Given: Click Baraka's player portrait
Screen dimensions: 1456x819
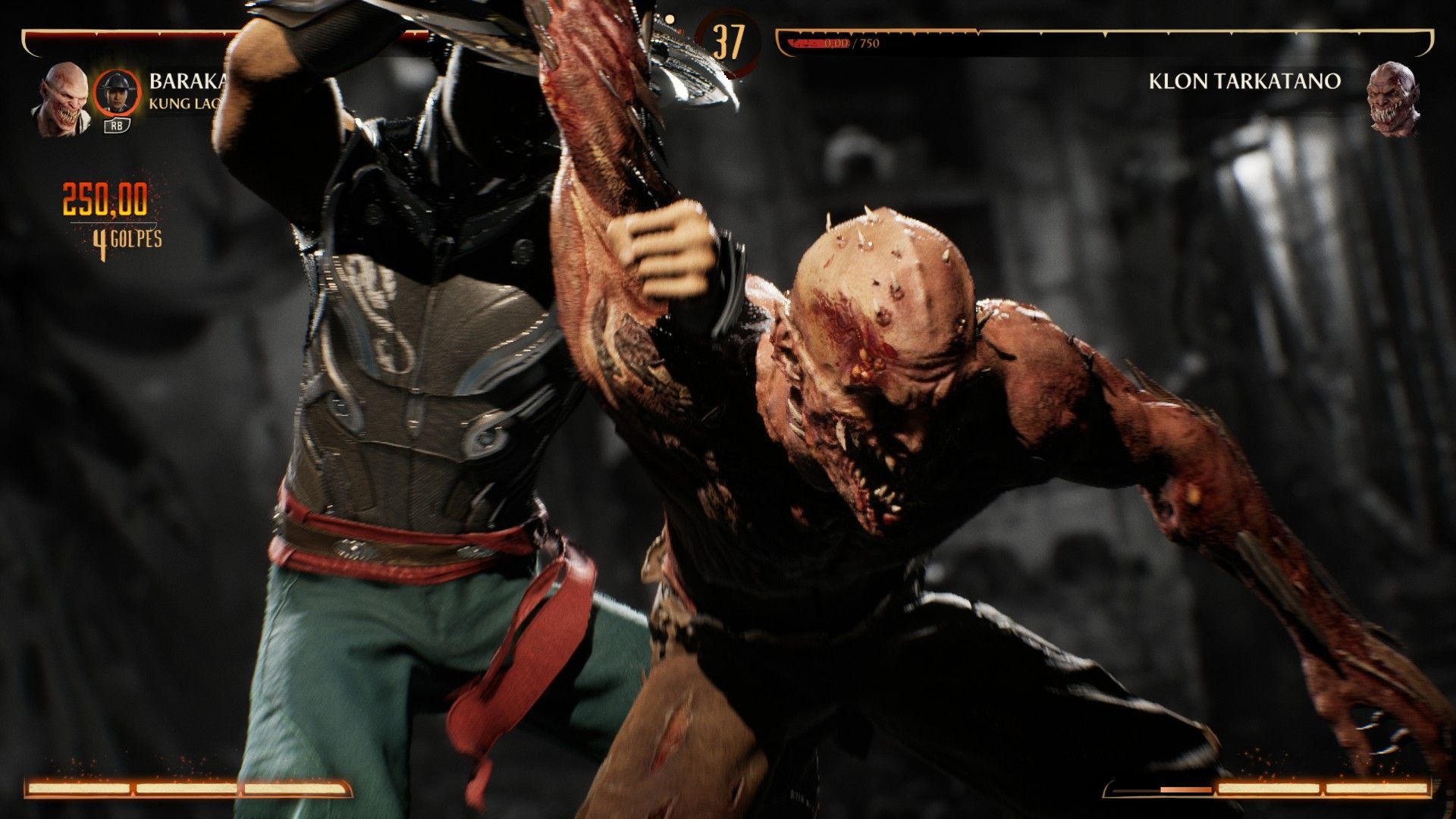Looking at the screenshot, I should coord(64,98).
